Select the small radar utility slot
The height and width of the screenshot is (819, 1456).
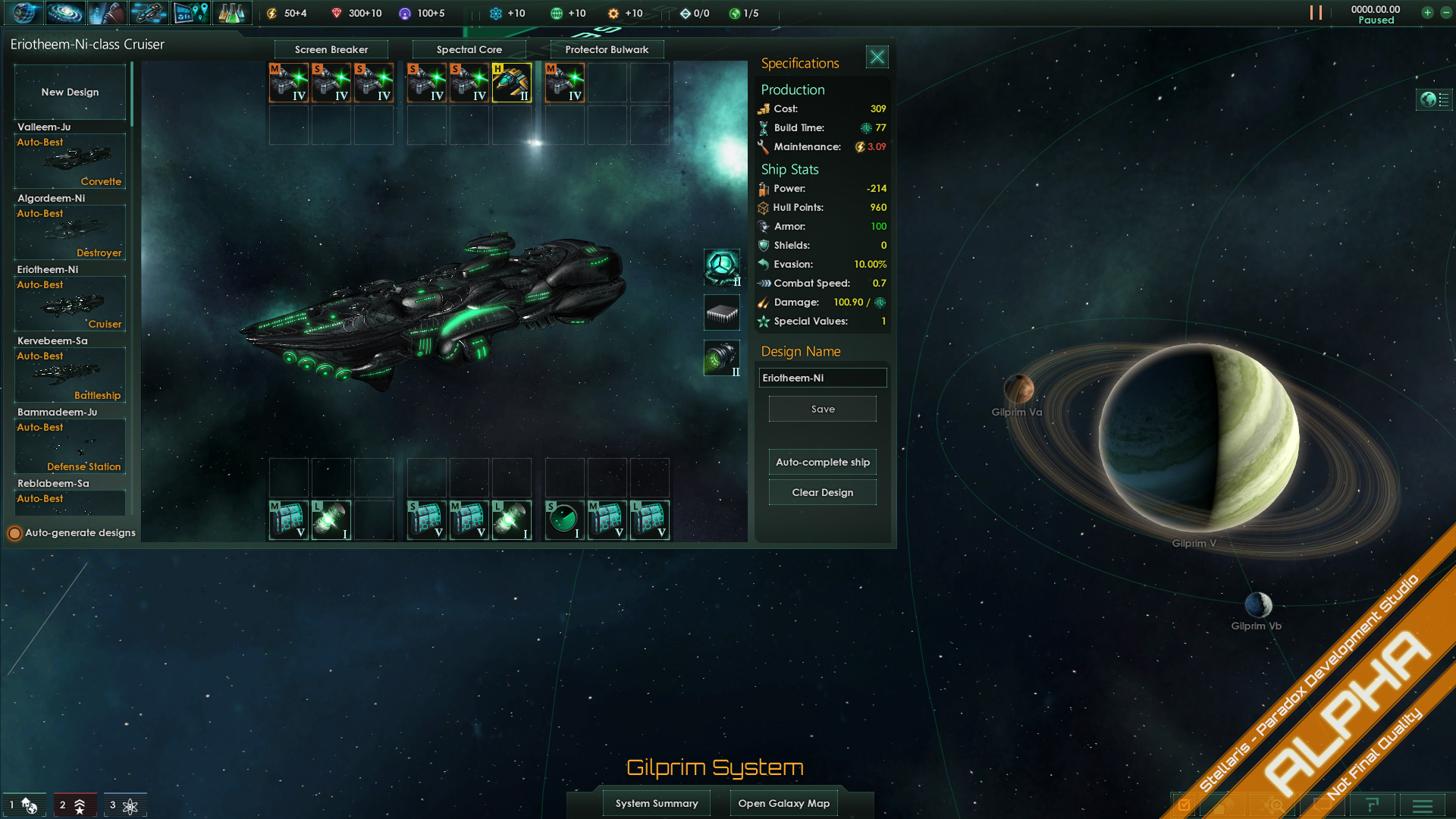[564, 519]
